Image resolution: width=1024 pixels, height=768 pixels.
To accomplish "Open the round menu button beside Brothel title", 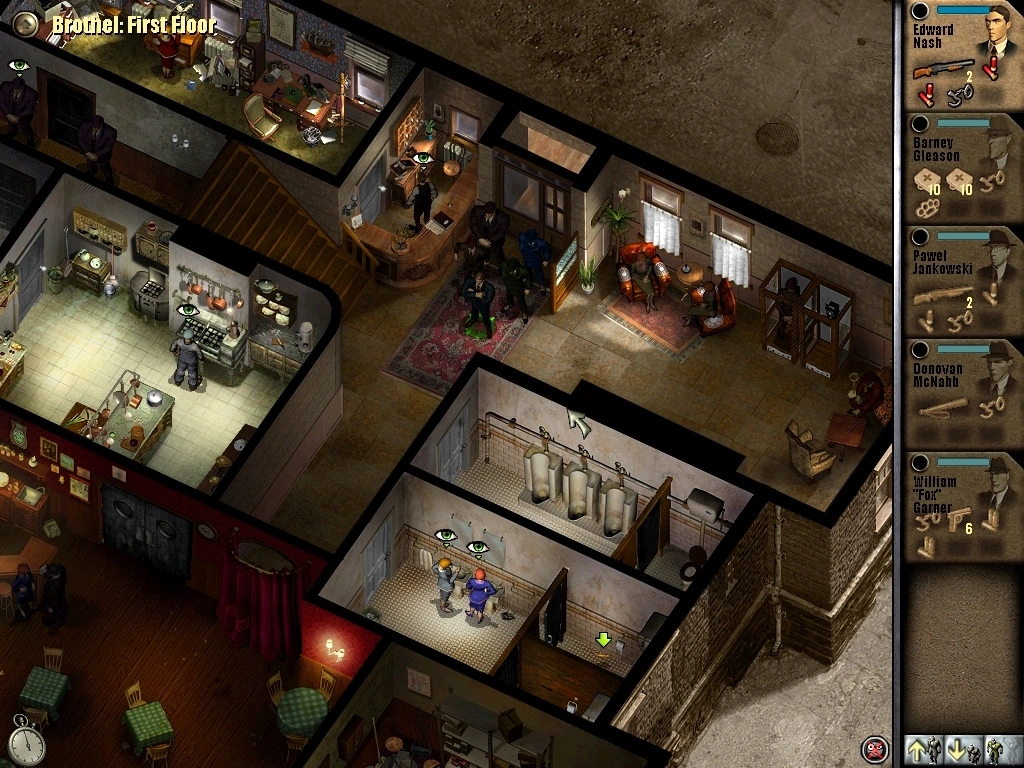I will click(x=28, y=25).
